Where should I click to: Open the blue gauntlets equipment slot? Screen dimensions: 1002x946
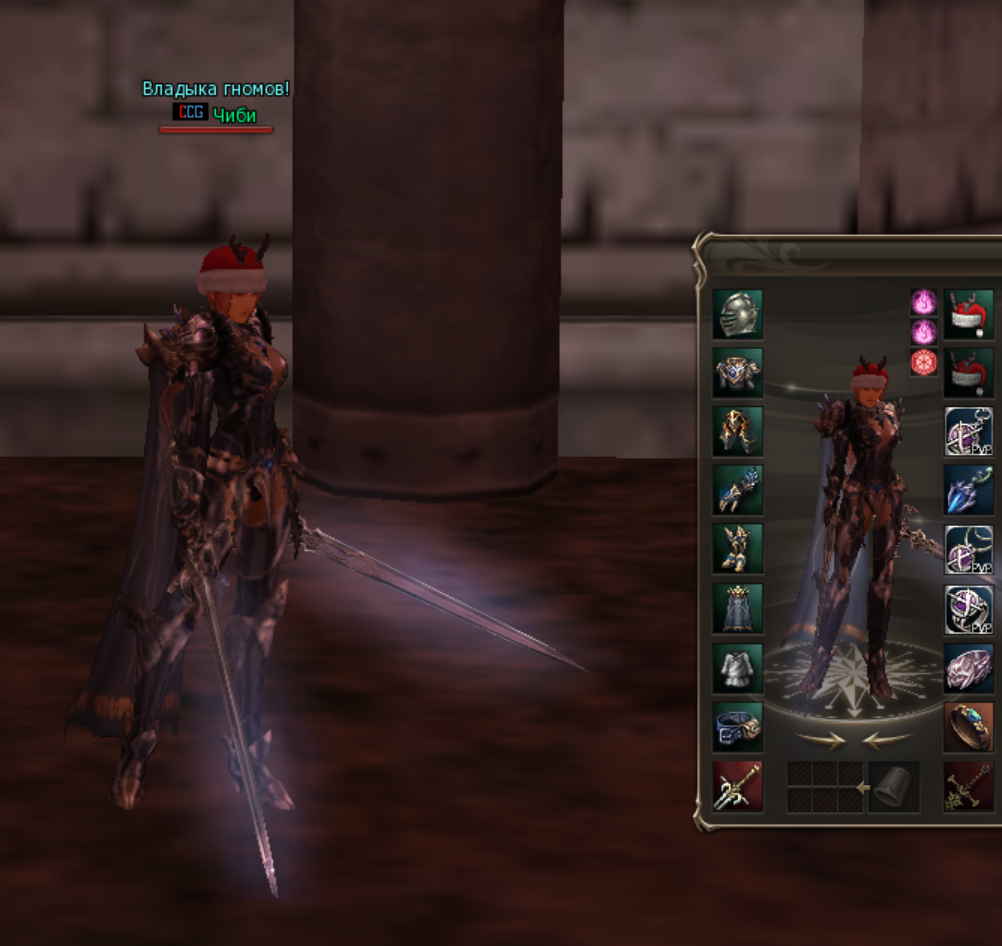(738, 490)
